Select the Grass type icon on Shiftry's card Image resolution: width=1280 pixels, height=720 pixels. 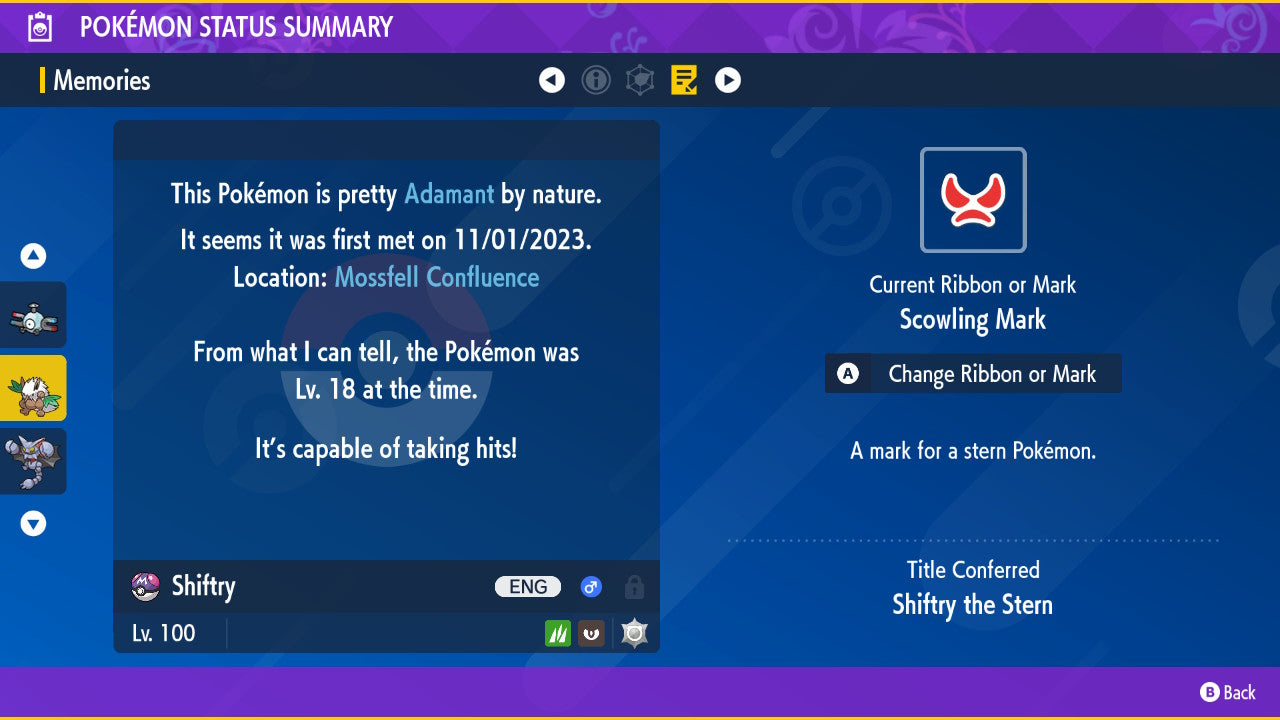click(x=559, y=633)
